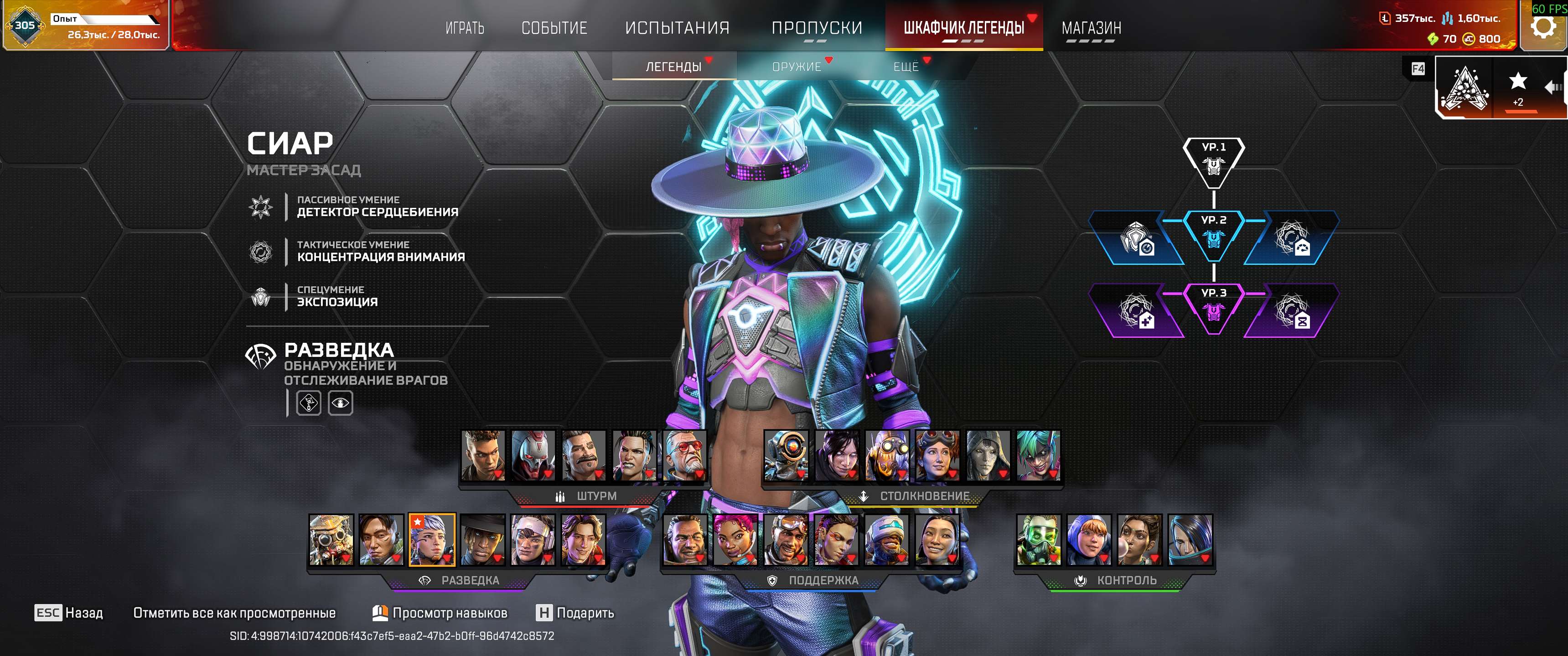
Task: Select the starred Valkyrie legend portrait
Action: (x=432, y=540)
